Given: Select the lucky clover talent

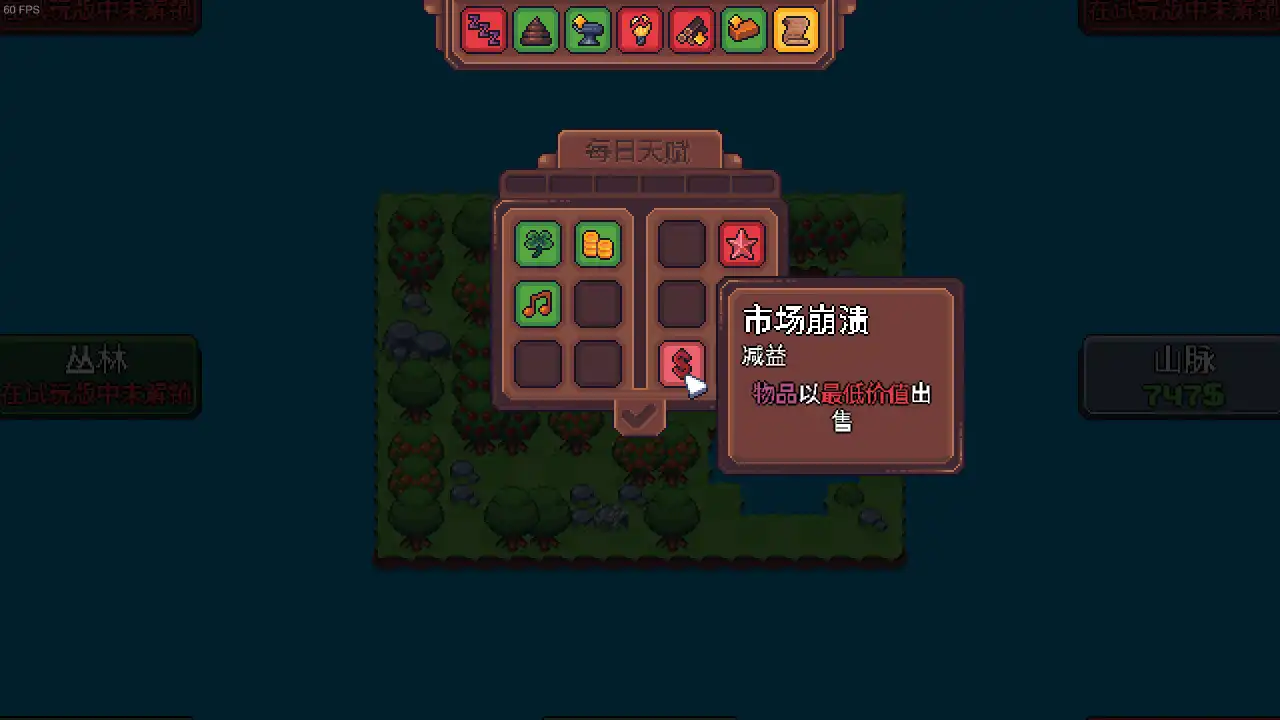Looking at the screenshot, I should pyautogui.click(x=537, y=243).
